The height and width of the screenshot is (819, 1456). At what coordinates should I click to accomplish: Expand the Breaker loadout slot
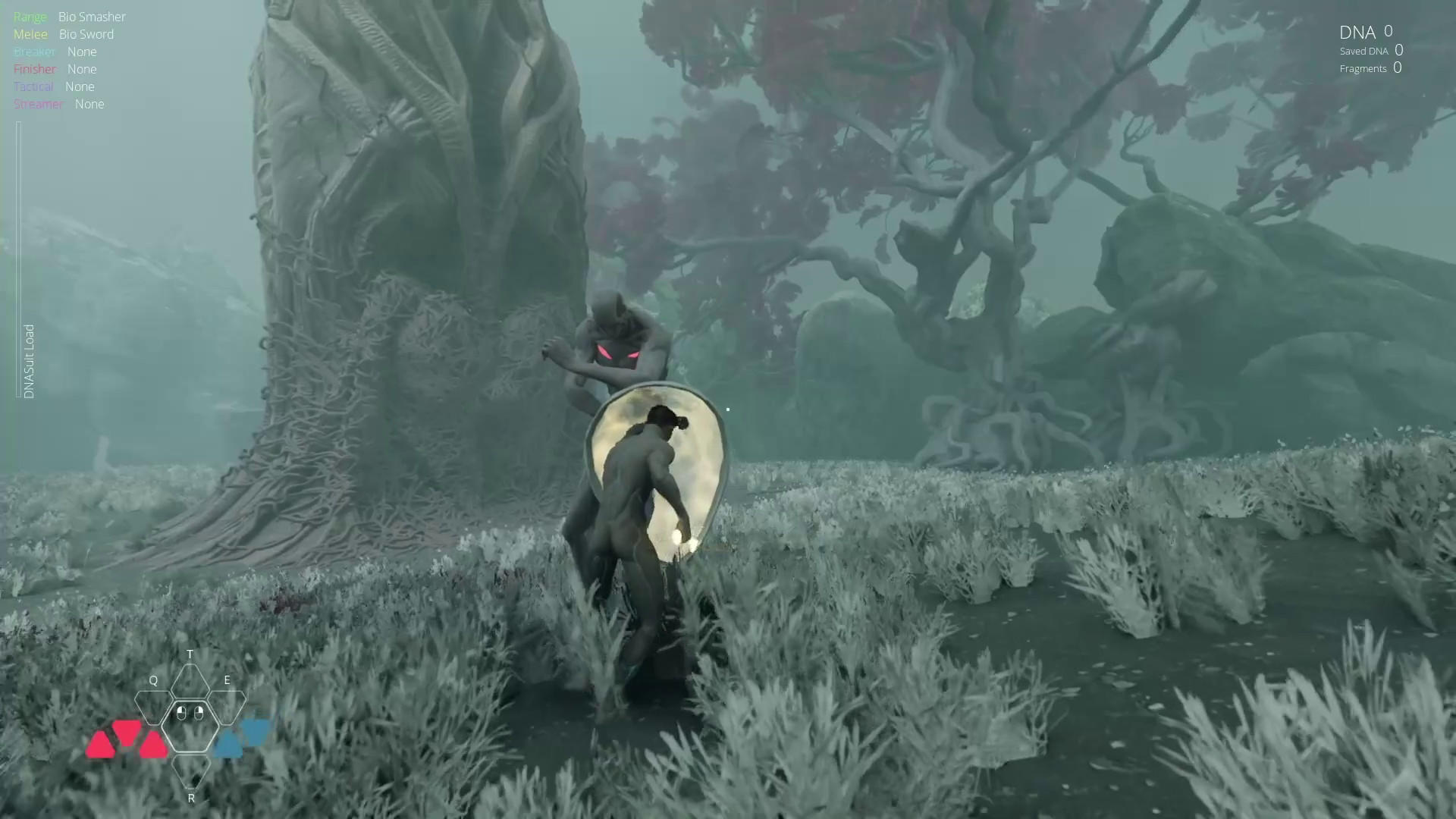click(34, 51)
